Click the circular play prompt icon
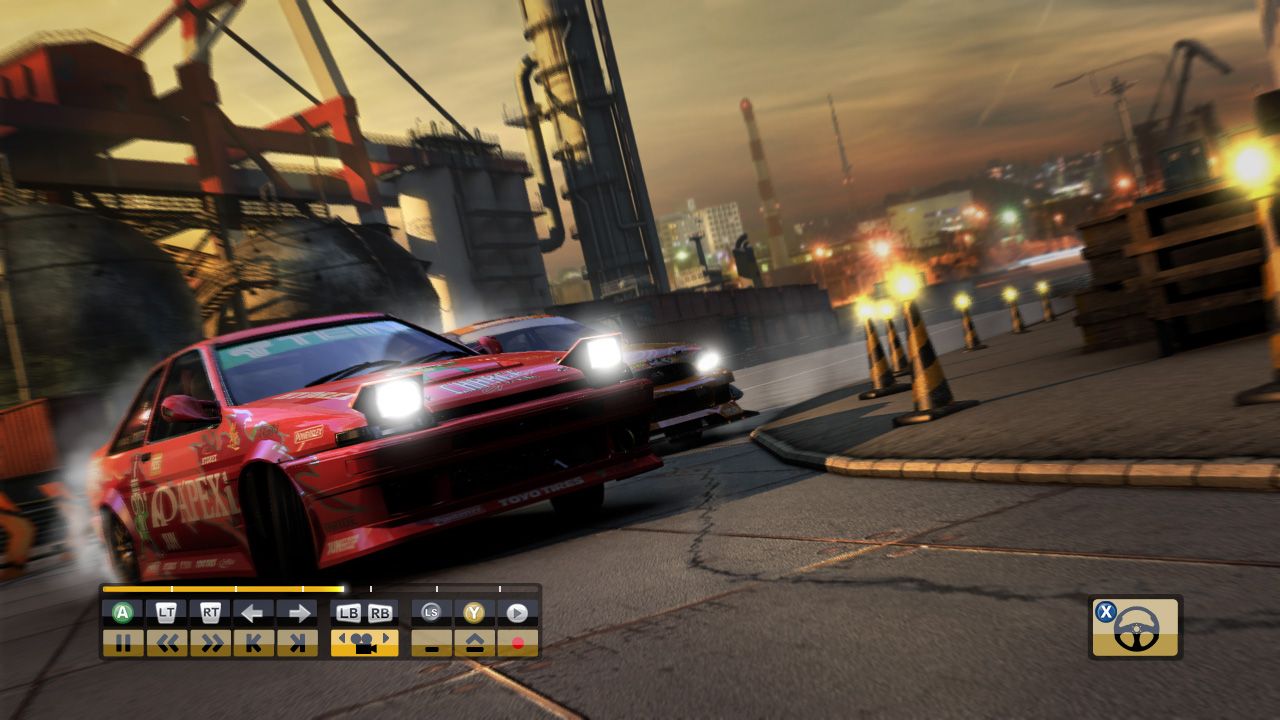The height and width of the screenshot is (720, 1280). tap(518, 612)
